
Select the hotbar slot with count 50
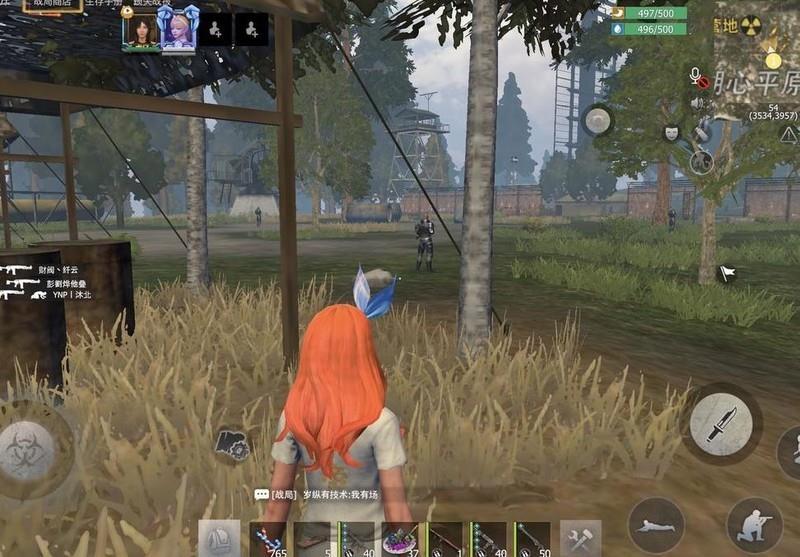532,539
